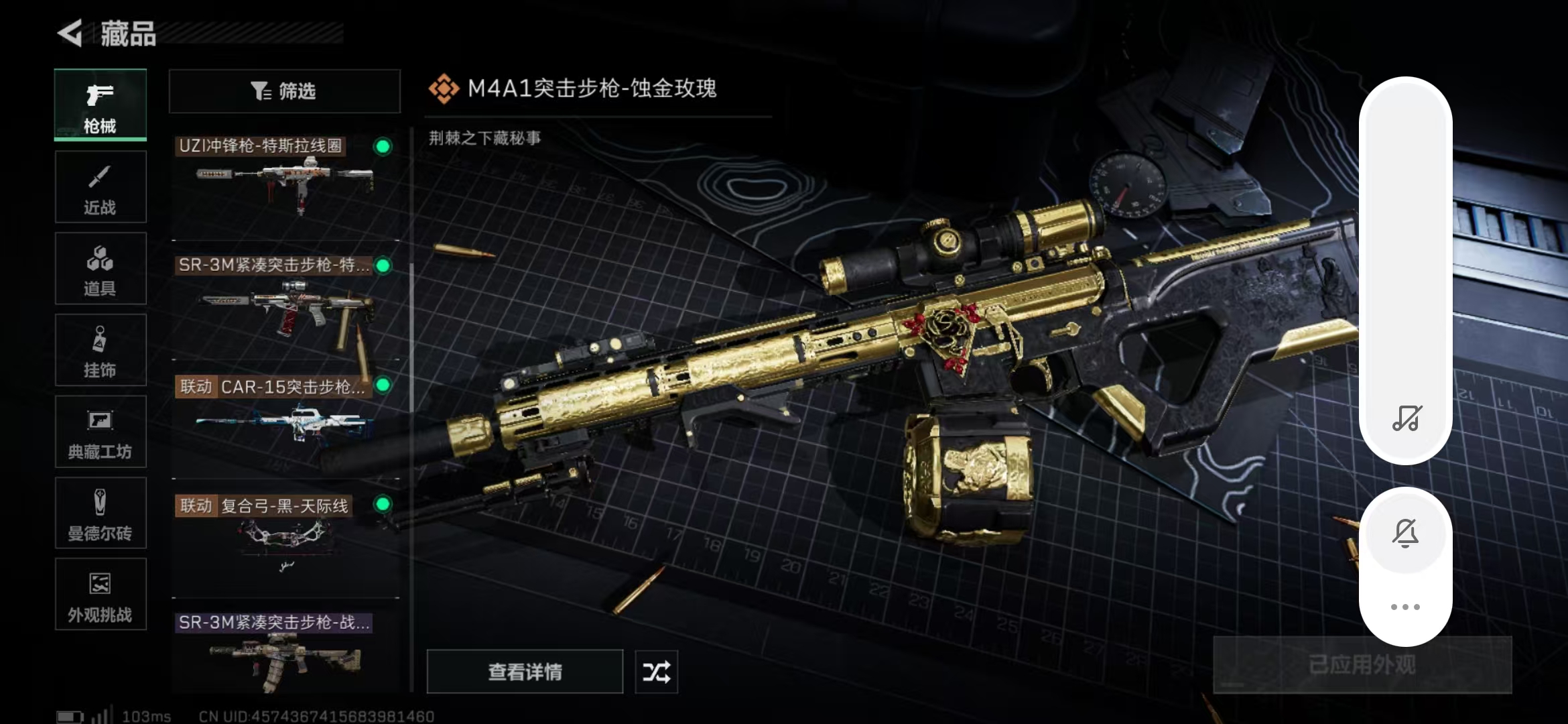Click the shuffle arrows icon button
Image resolution: width=1568 pixels, height=724 pixels.
[x=656, y=672]
